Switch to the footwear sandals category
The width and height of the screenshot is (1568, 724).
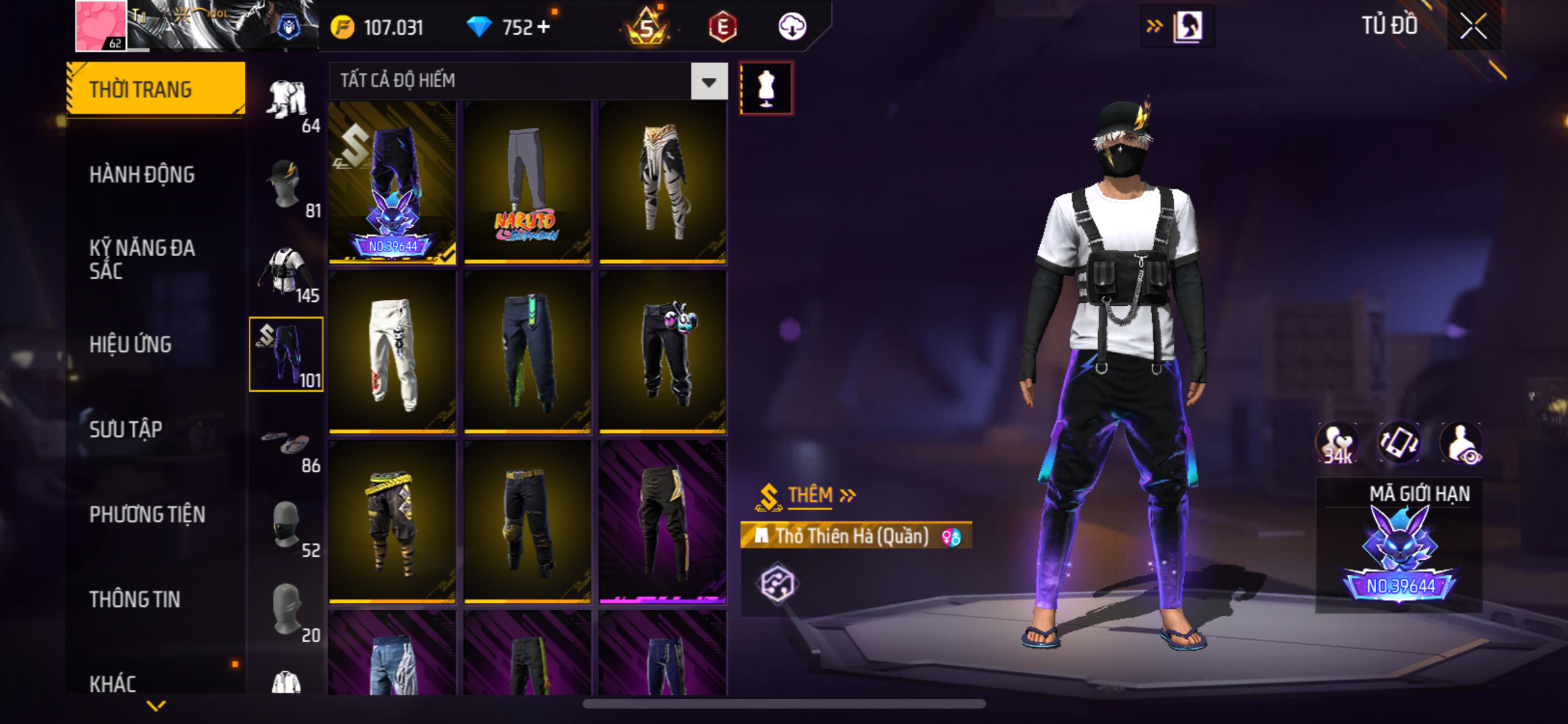(x=286, y=443)
